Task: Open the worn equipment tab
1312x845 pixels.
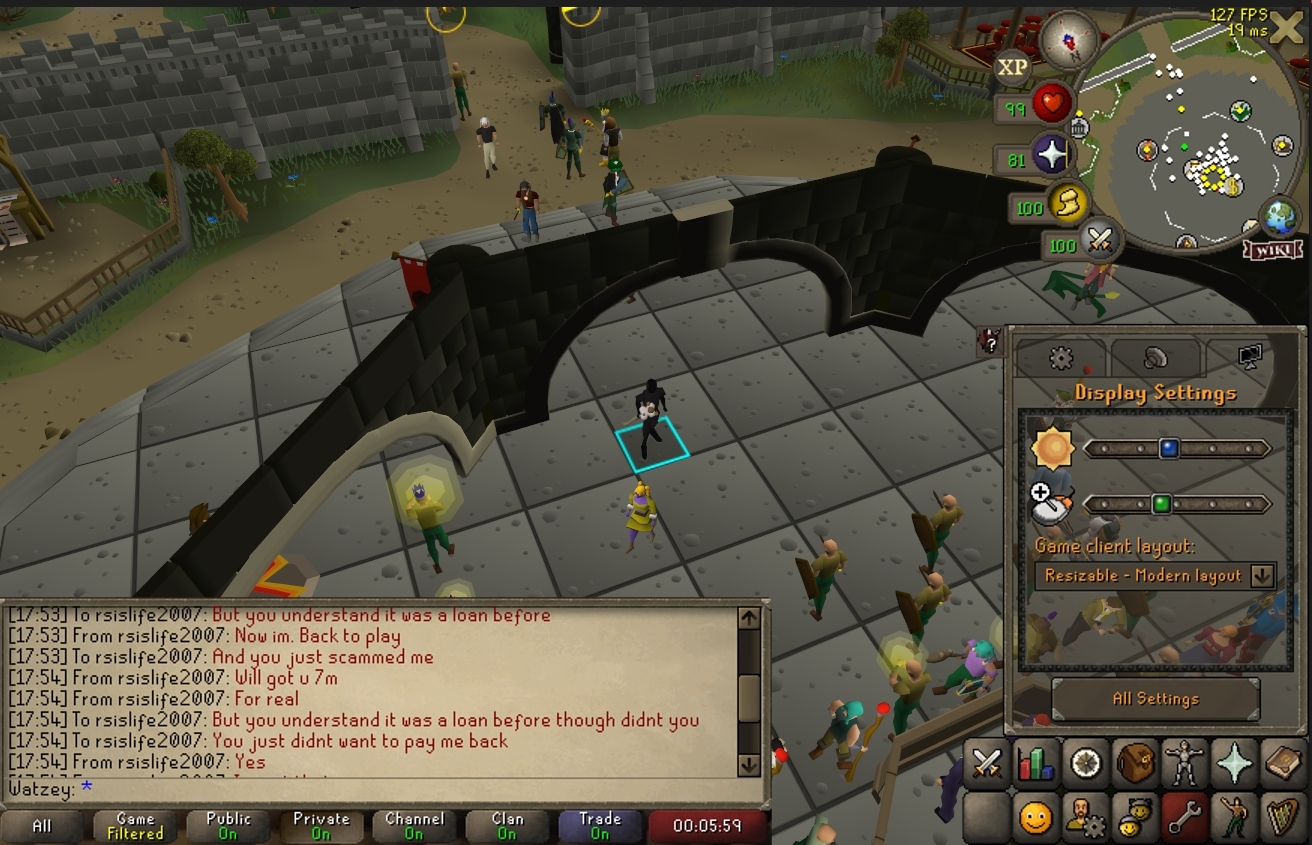Action: tap(1185, 765)
